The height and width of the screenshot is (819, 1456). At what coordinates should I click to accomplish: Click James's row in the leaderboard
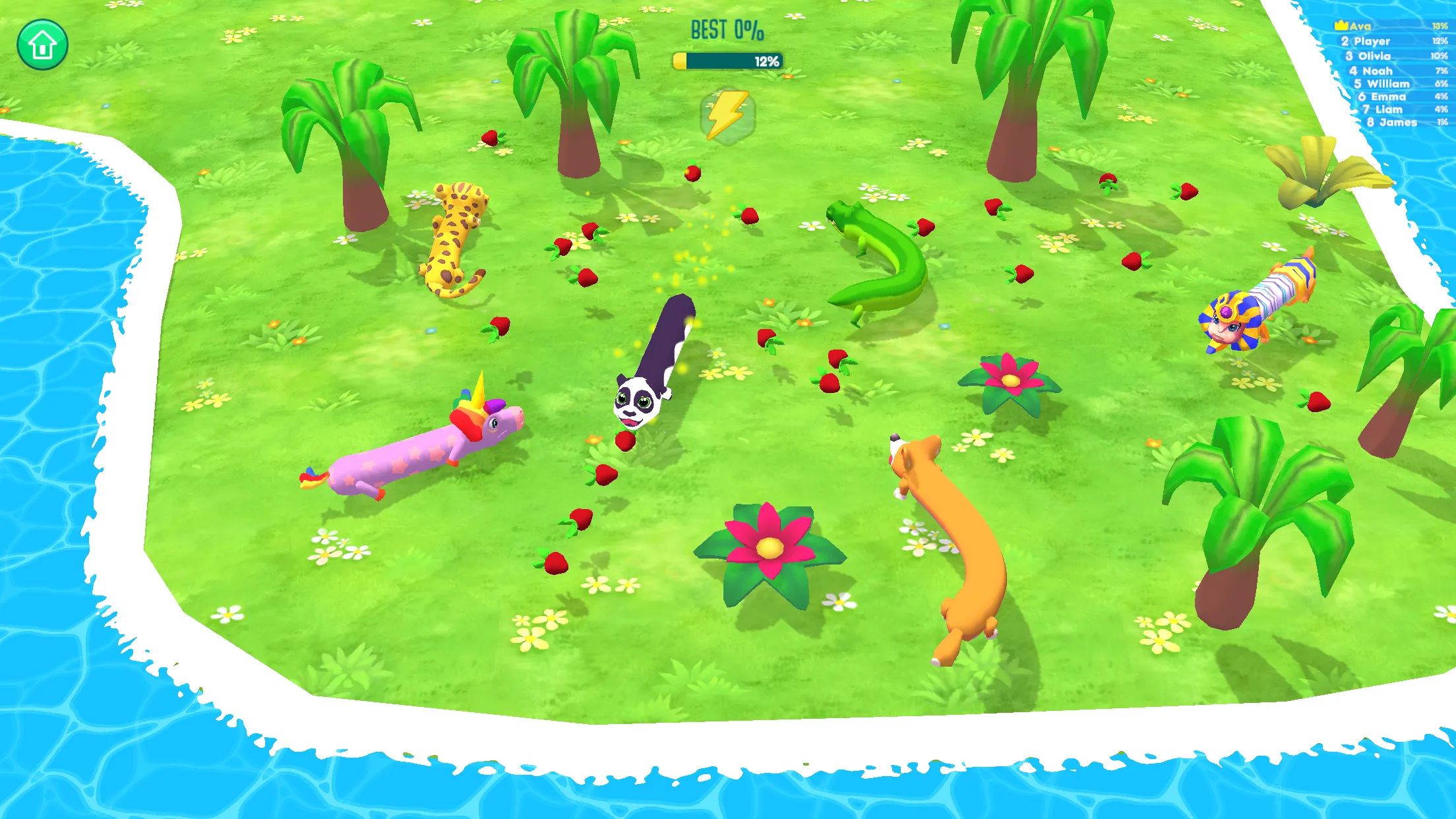coord(1391,123)
